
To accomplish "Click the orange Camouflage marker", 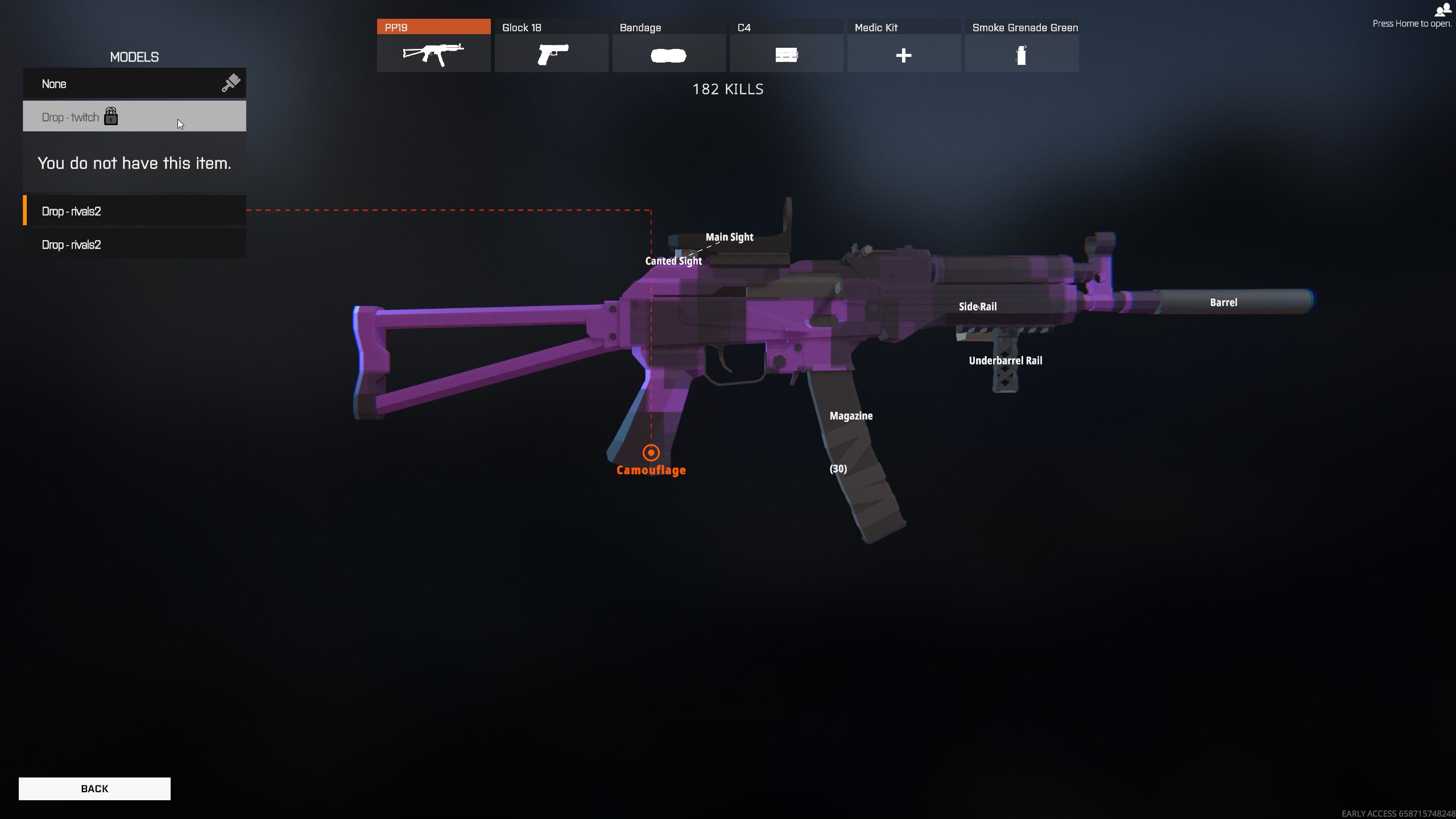I will pos(651,453).
